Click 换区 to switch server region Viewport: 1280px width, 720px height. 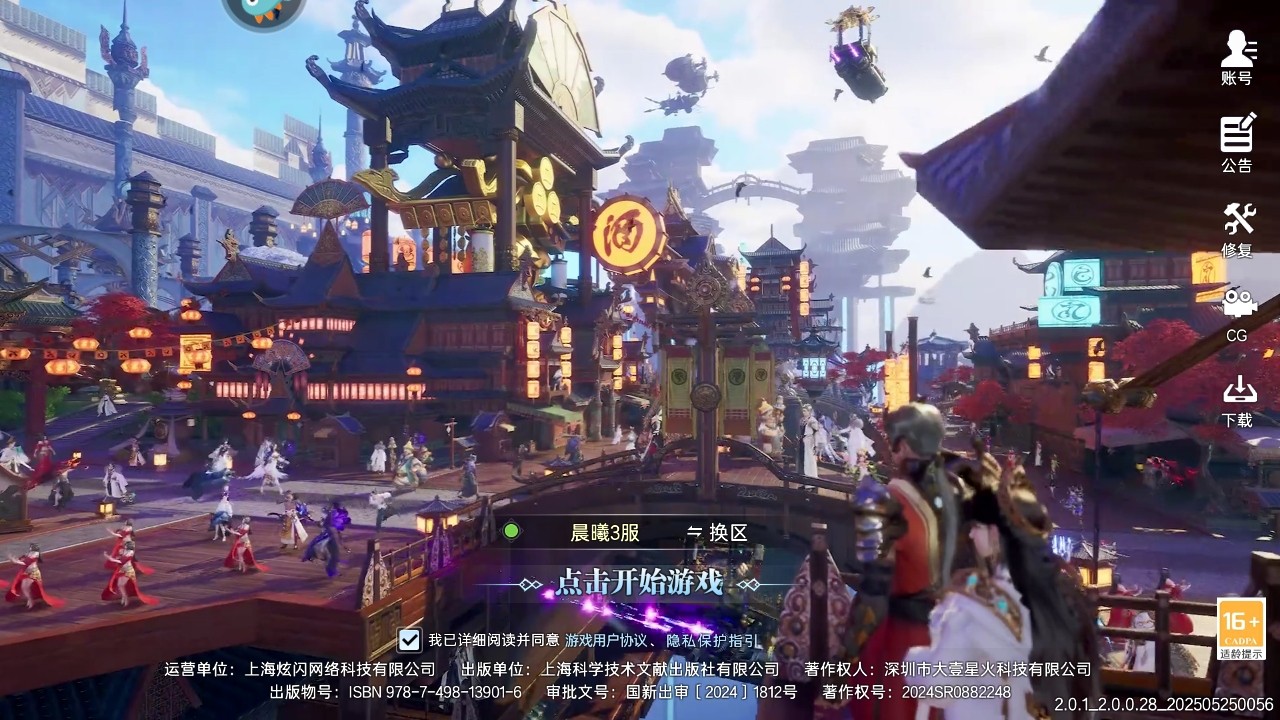pyautogui.click(x=727, y=533)
